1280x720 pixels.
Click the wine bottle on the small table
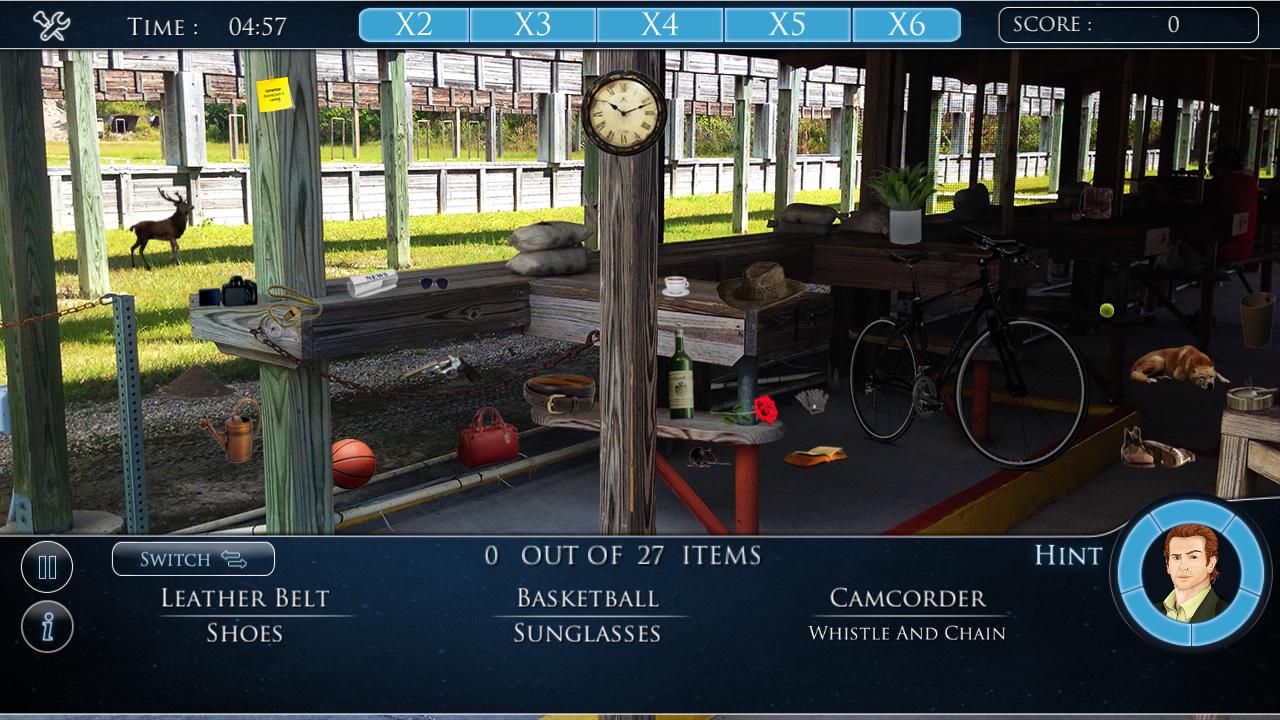coord(679,381)
